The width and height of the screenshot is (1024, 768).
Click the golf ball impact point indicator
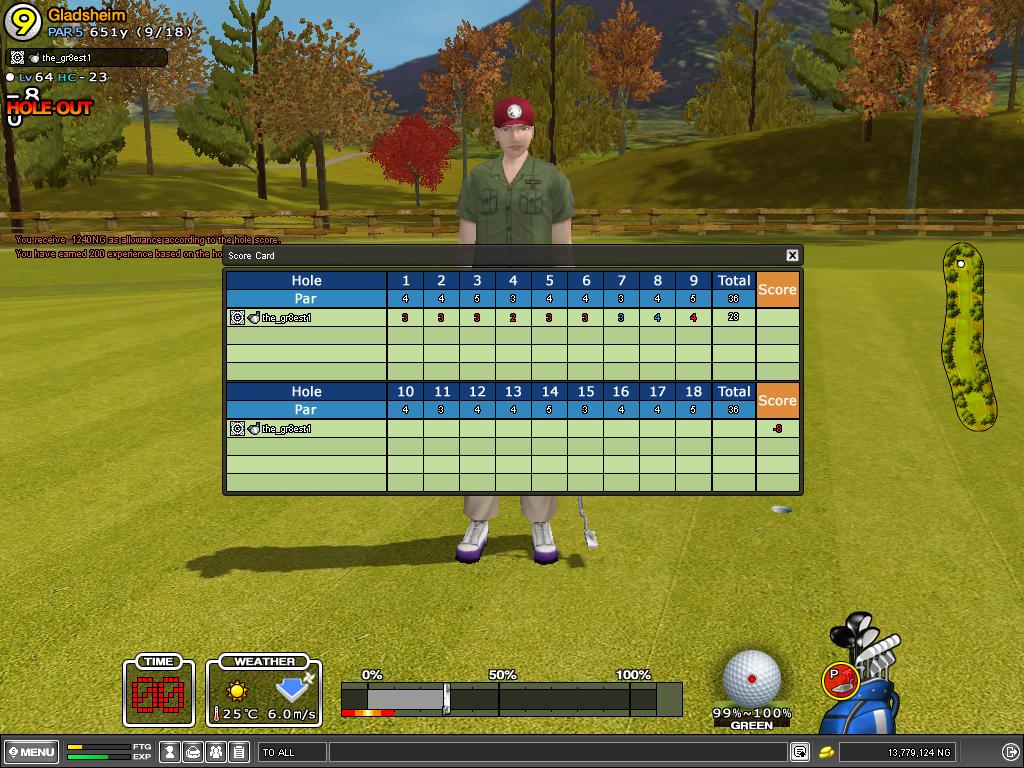pos(751,677)
